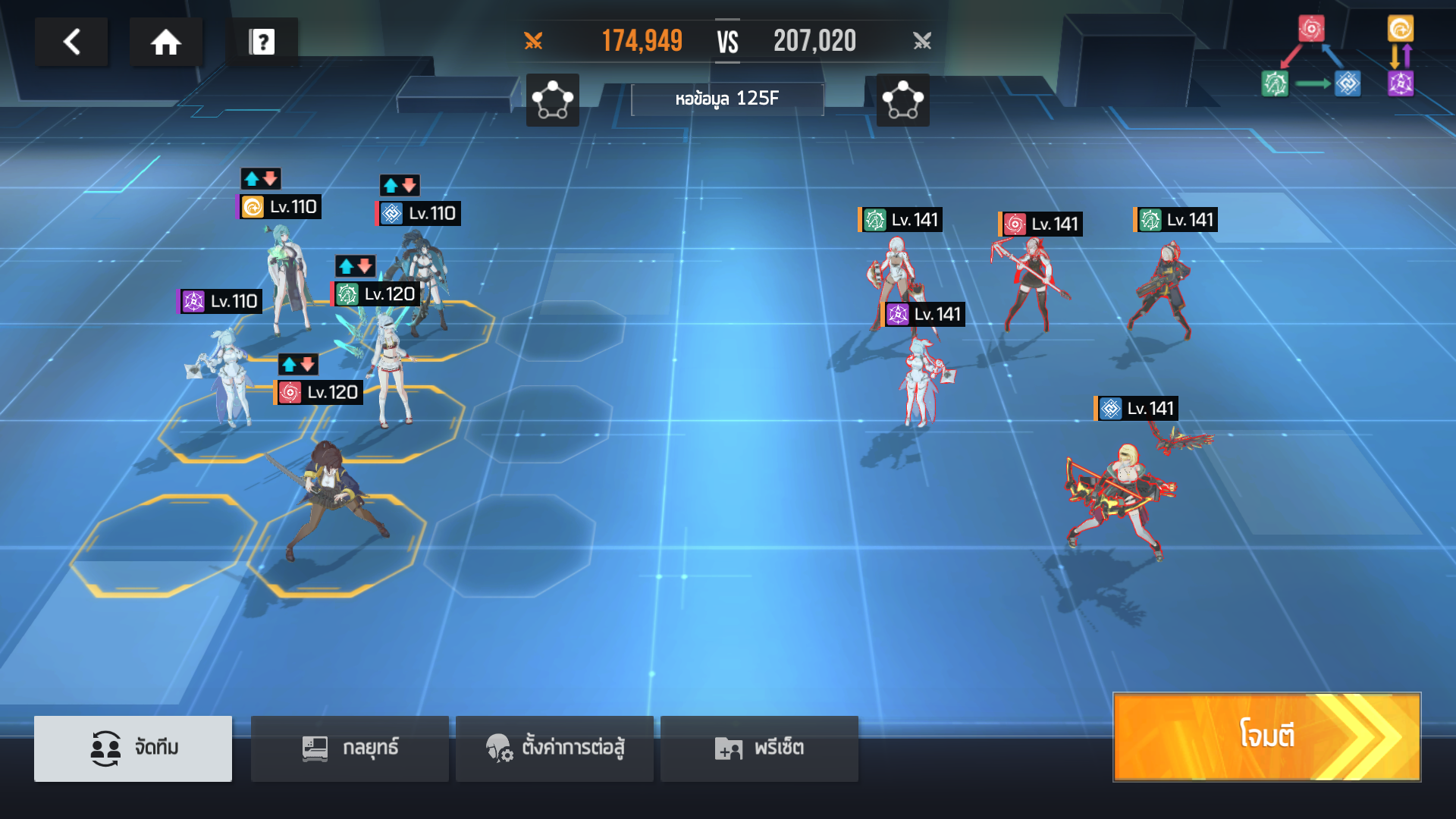Go back using the arrow button
This screenshot has height=819, width=1456.
(71, 42)
